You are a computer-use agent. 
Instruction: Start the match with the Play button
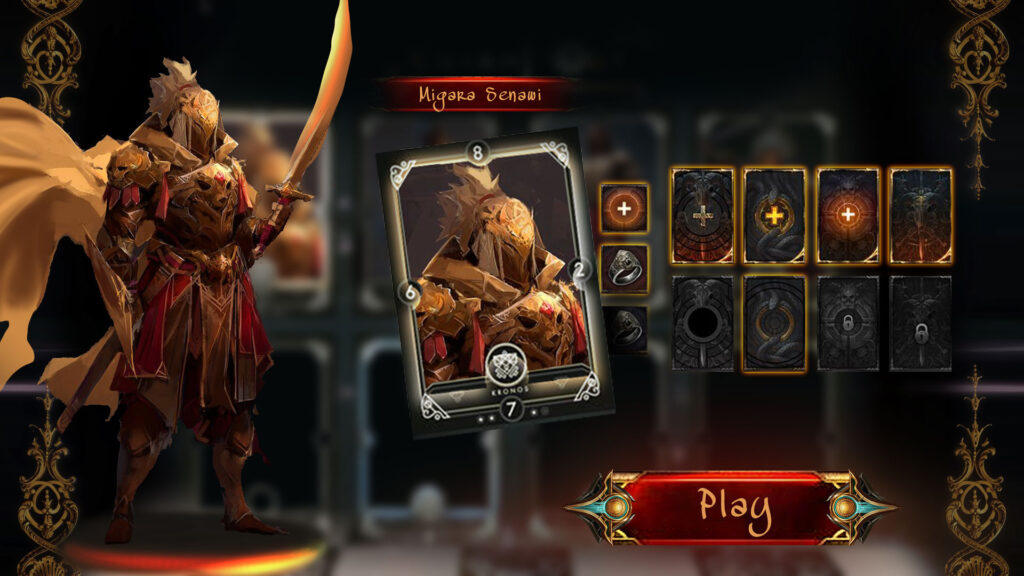(734, 506)
